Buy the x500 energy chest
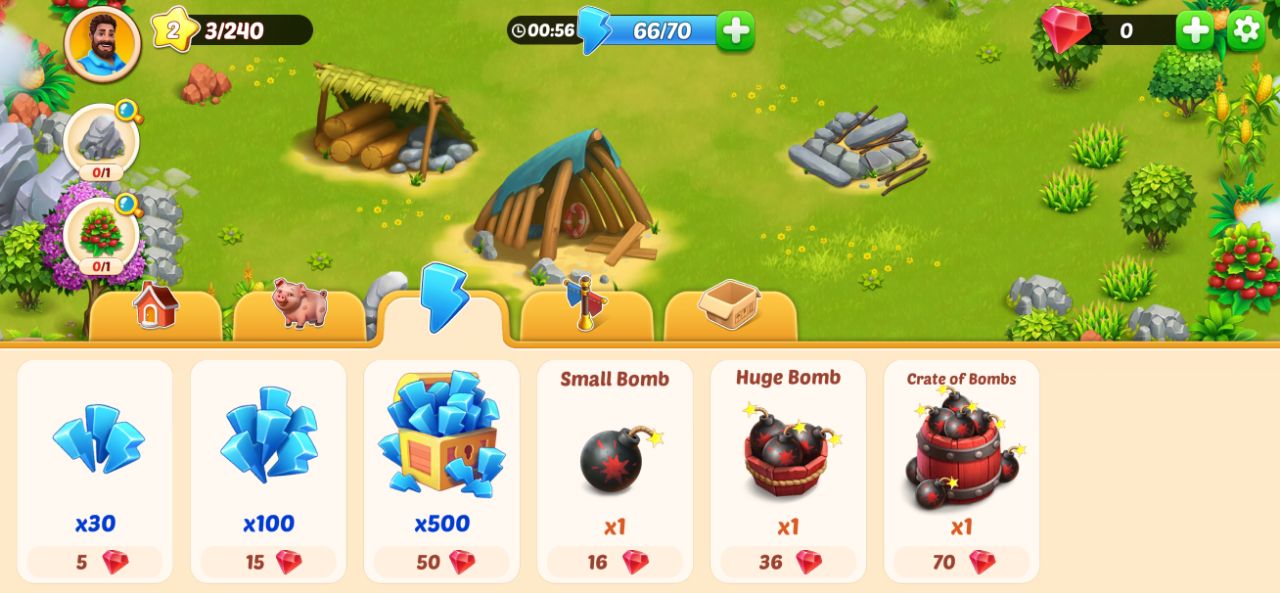 (x=442, y=471)
